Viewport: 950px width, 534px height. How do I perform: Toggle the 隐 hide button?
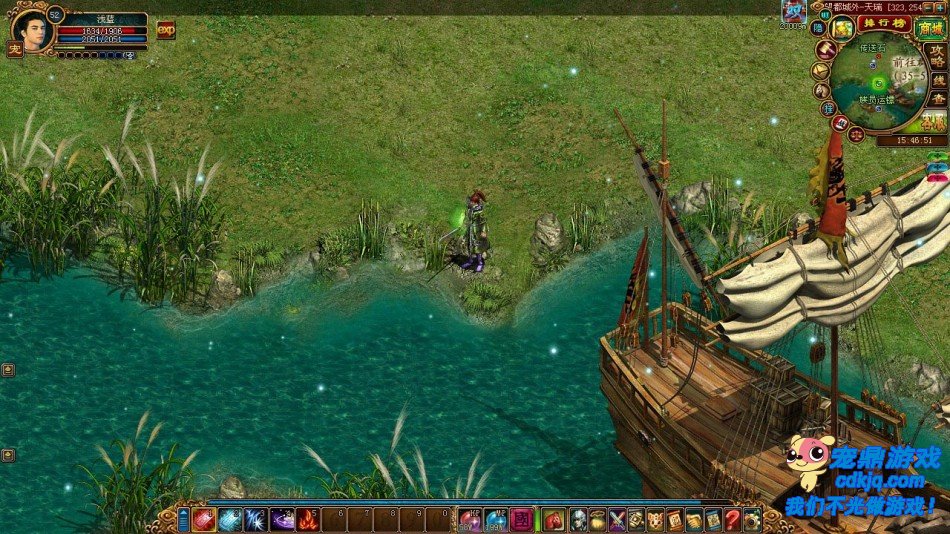point(818,28)
